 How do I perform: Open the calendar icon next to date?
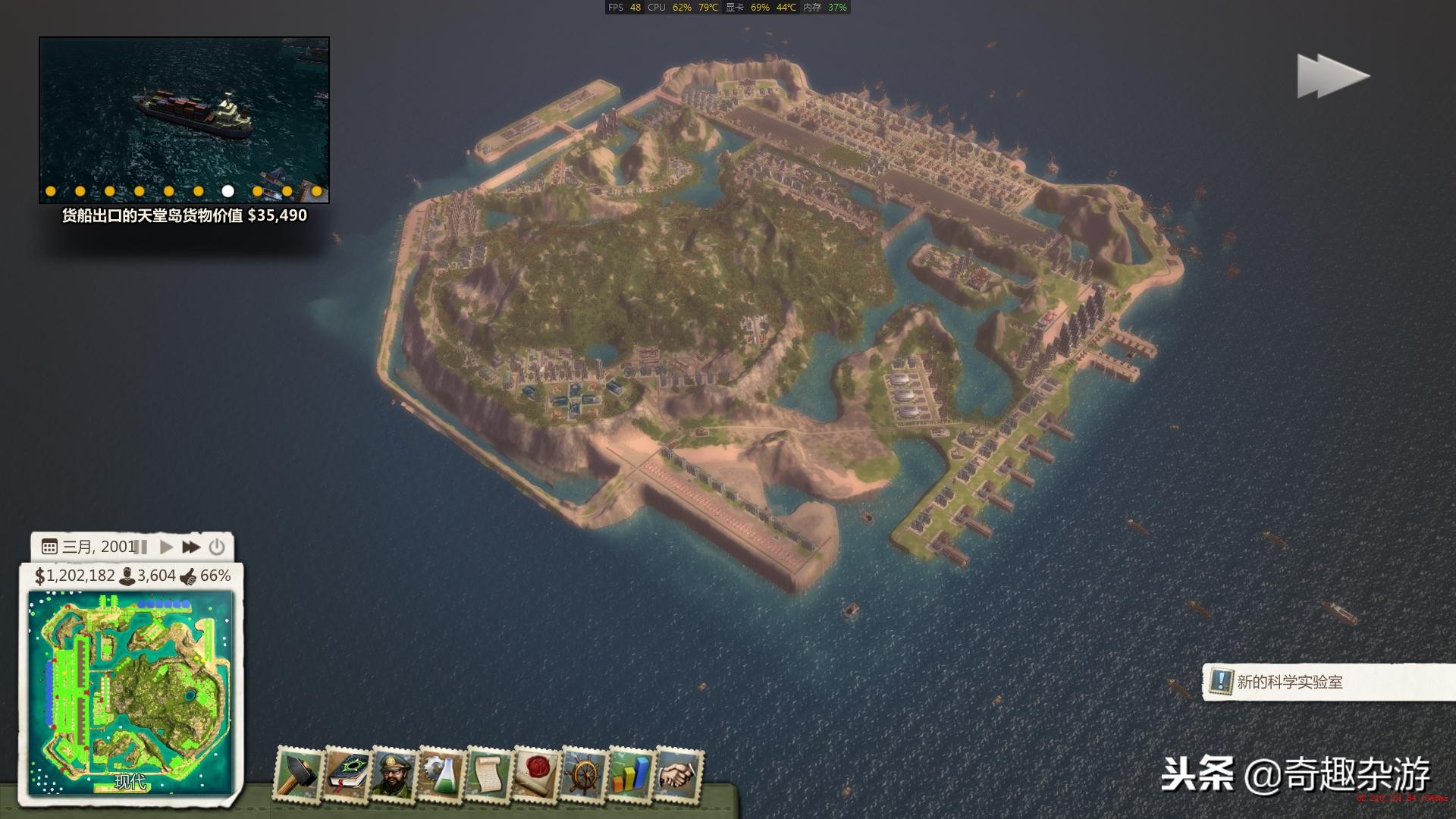click(49, 547)
